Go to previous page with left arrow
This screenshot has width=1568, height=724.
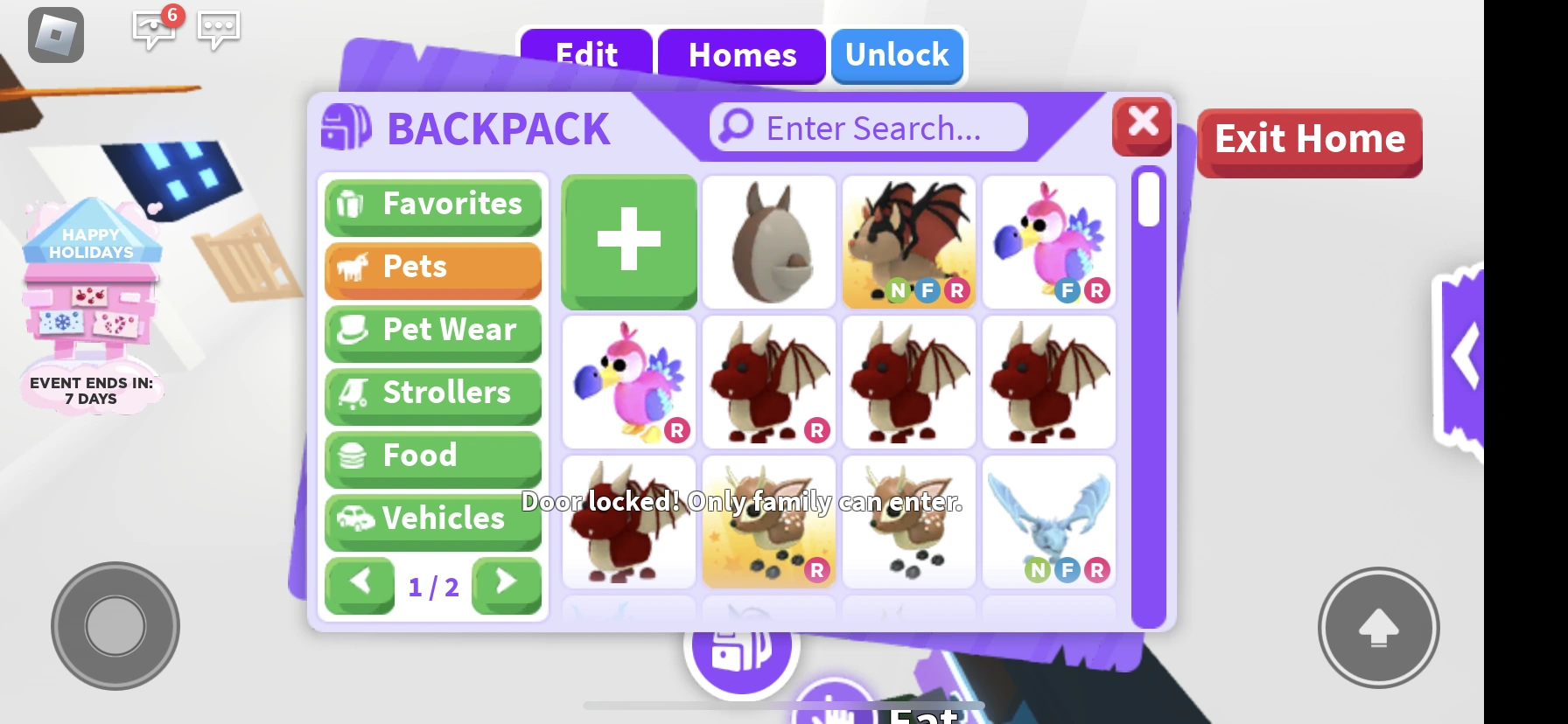(360, 586)
